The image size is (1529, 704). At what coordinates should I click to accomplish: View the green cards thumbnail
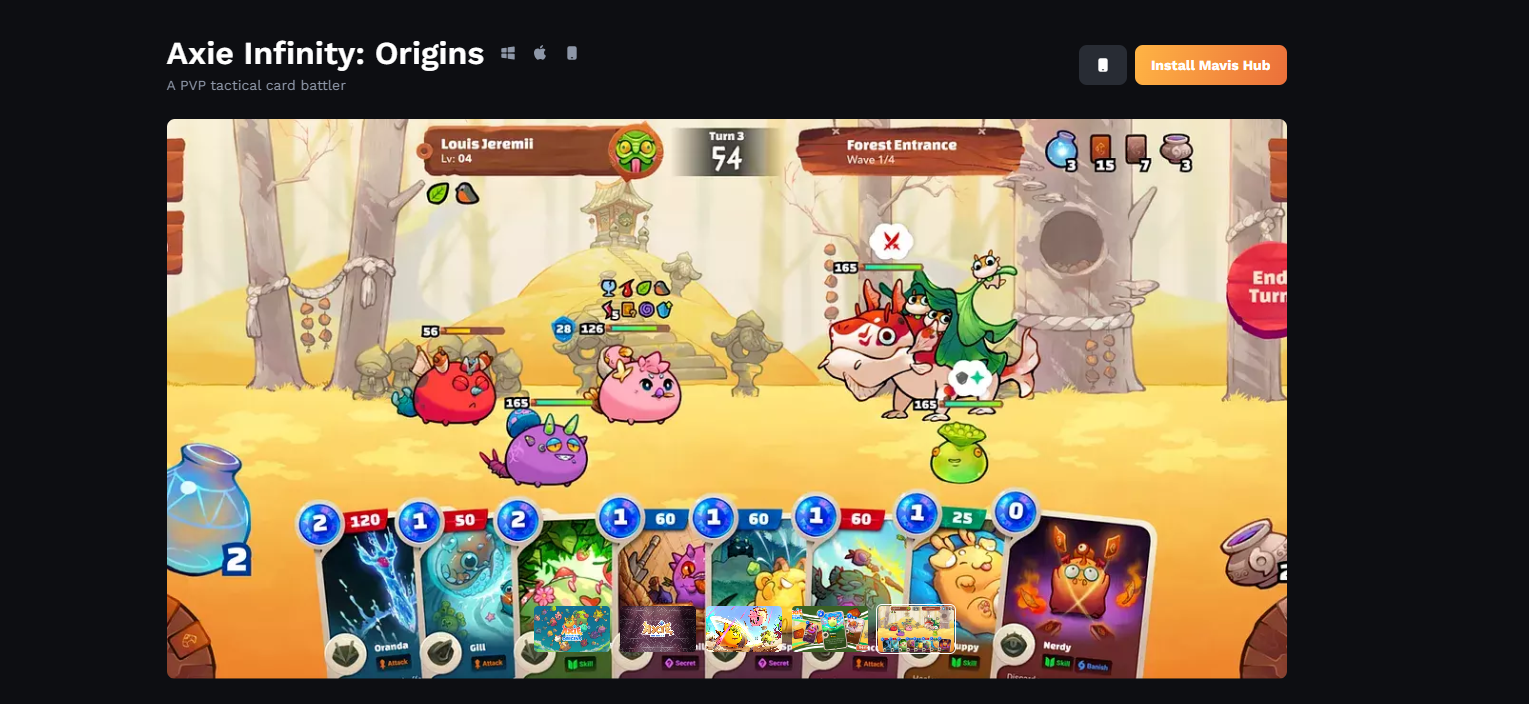click(x=829, y=629)
